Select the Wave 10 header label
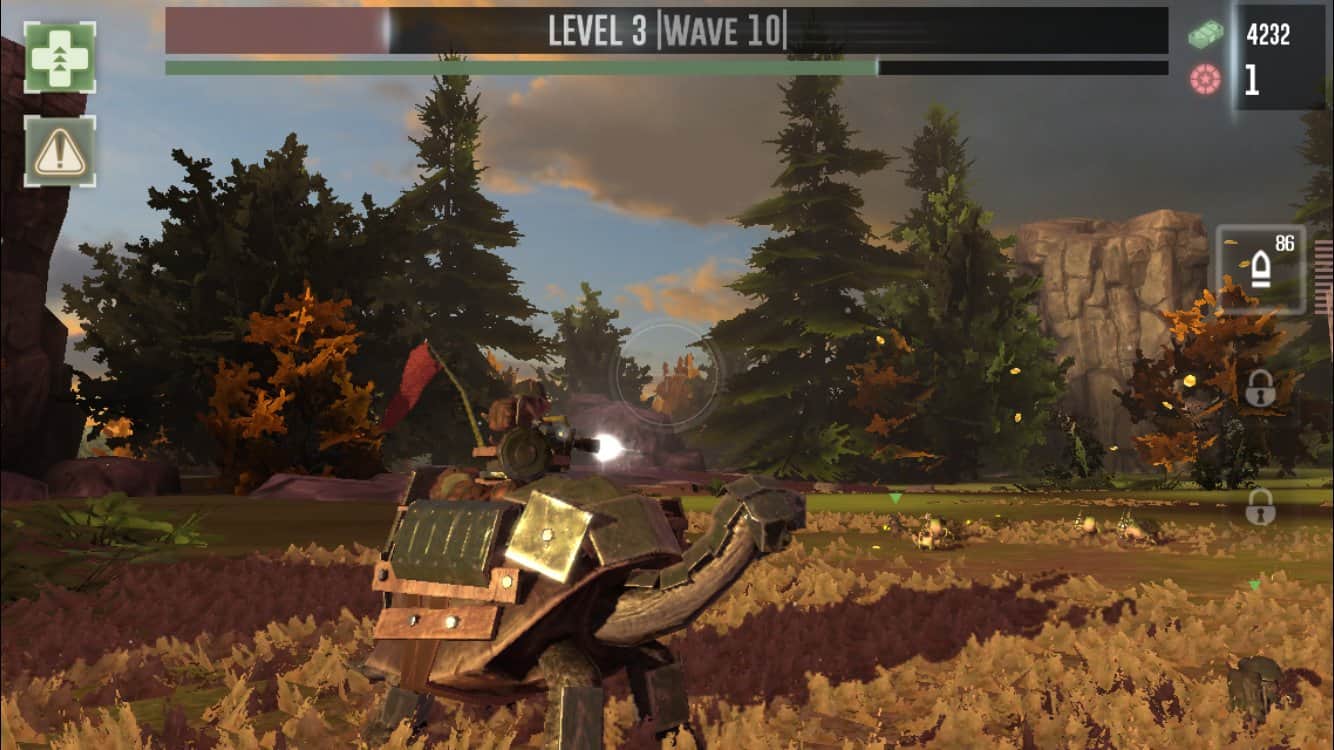 pyautogui.click(x=722, y=30)
